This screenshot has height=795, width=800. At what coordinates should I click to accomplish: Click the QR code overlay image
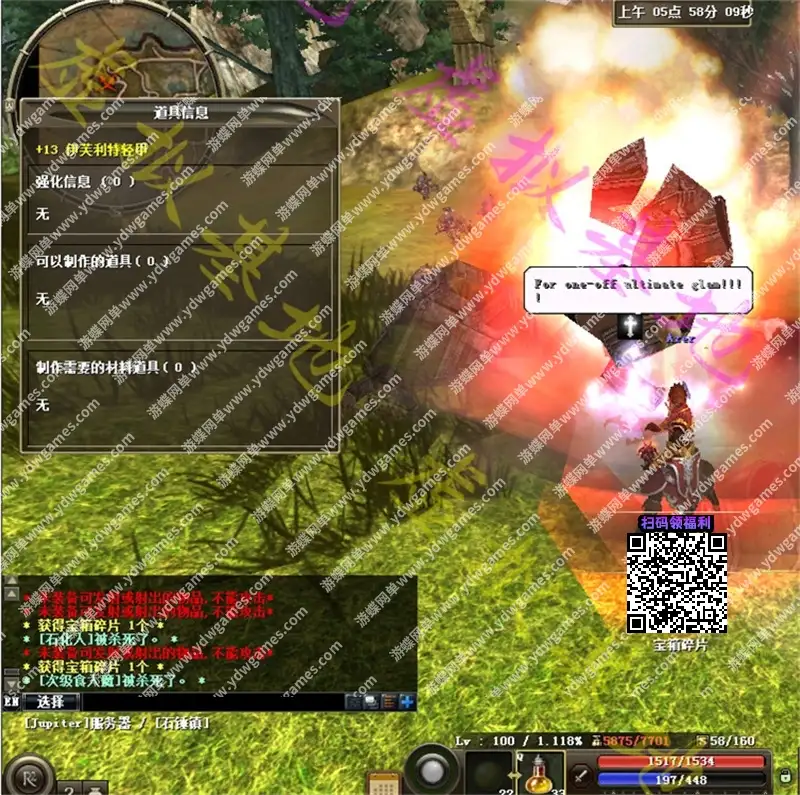pos(677,582)
